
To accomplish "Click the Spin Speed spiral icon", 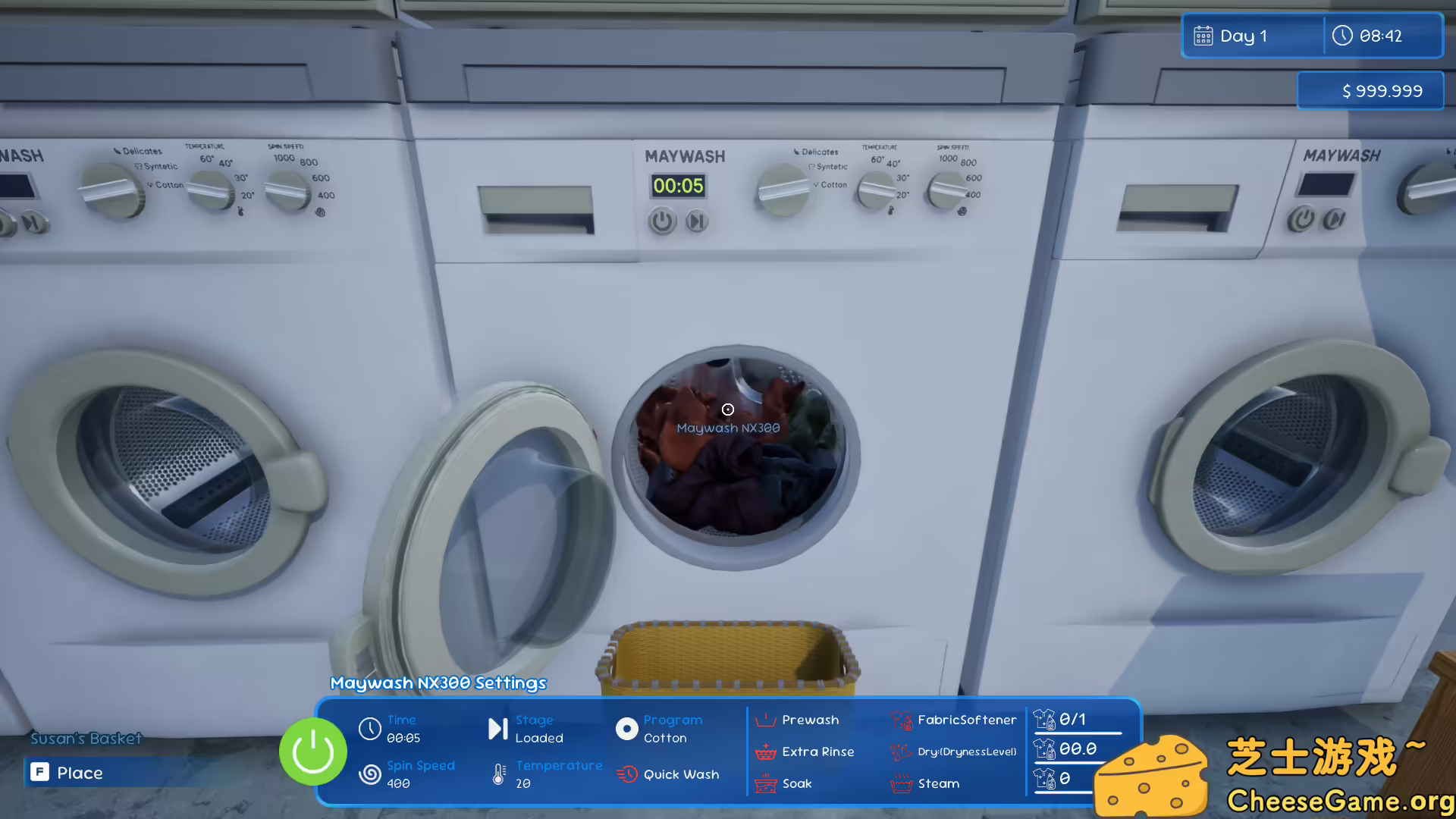I will point(371,774).
